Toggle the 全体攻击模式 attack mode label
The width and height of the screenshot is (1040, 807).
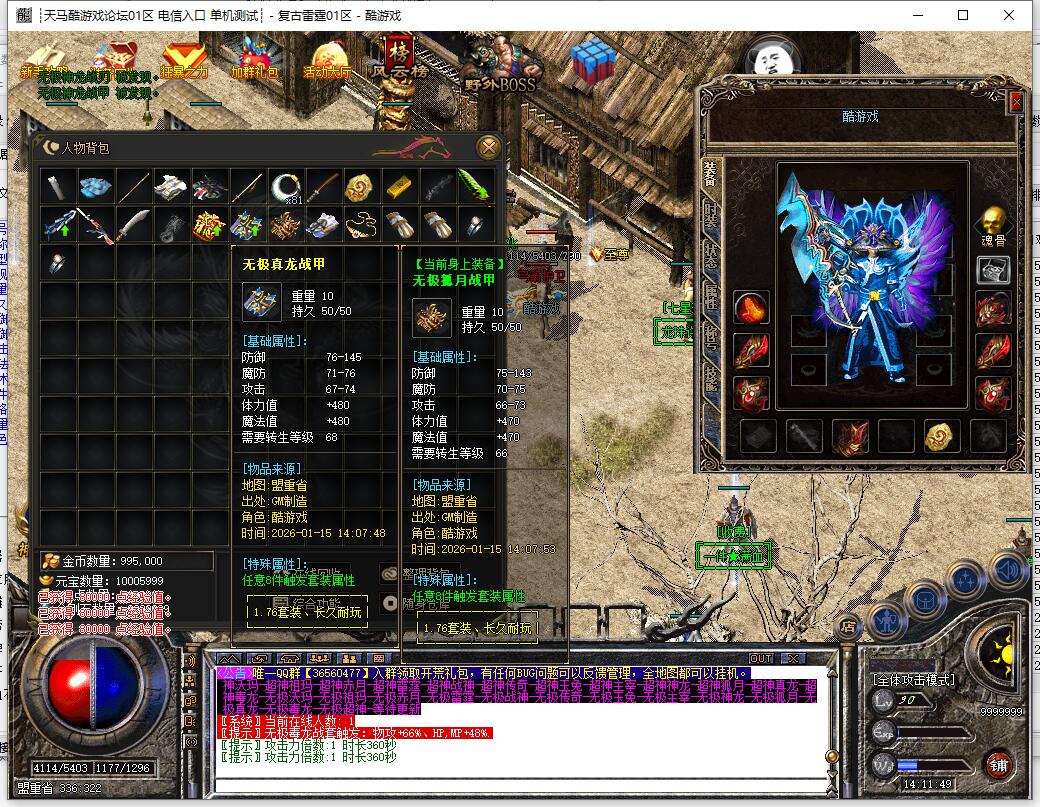click(x=913, y=680)
